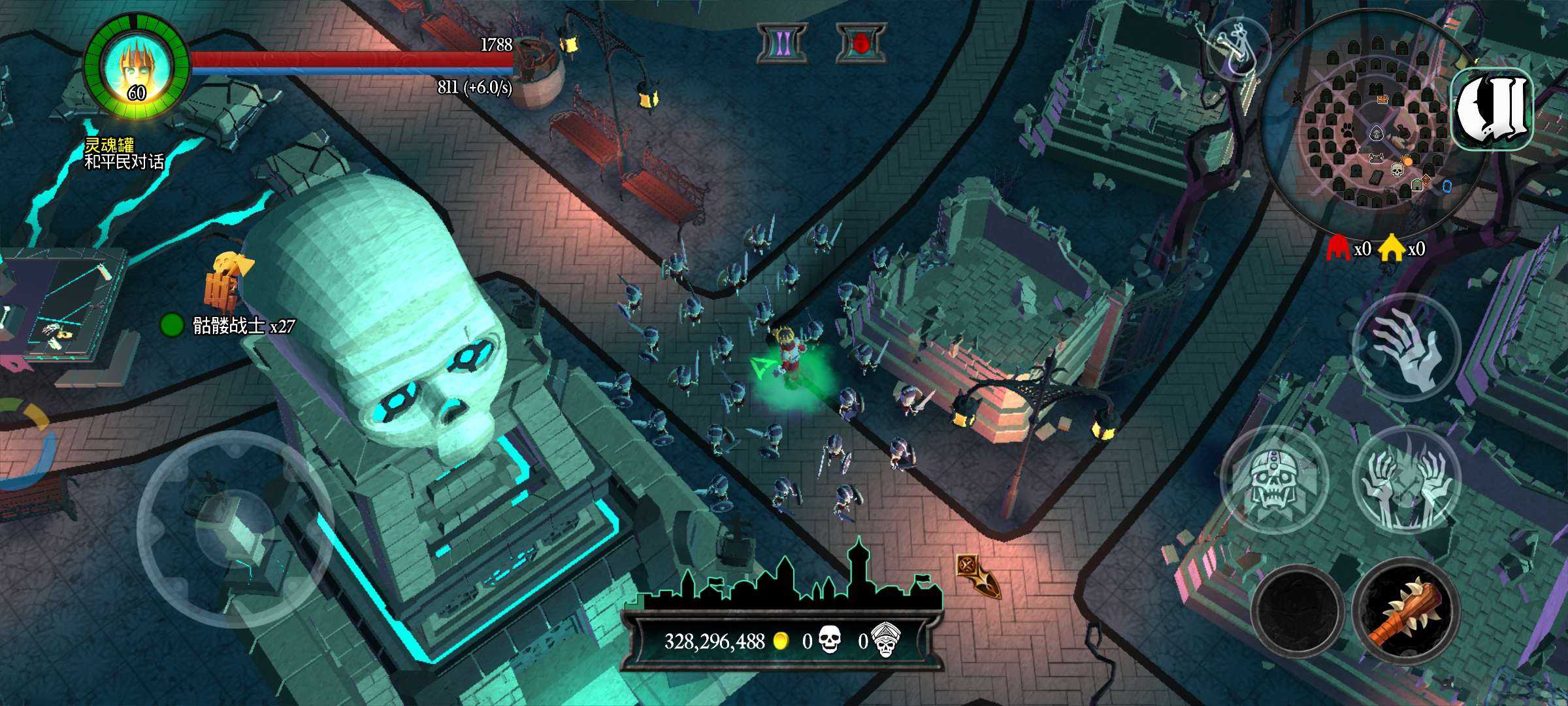Select the red beetle icon at top
Image resolution: width=1568 pixels, height=706 pixels.
click(x=861, y=44)
